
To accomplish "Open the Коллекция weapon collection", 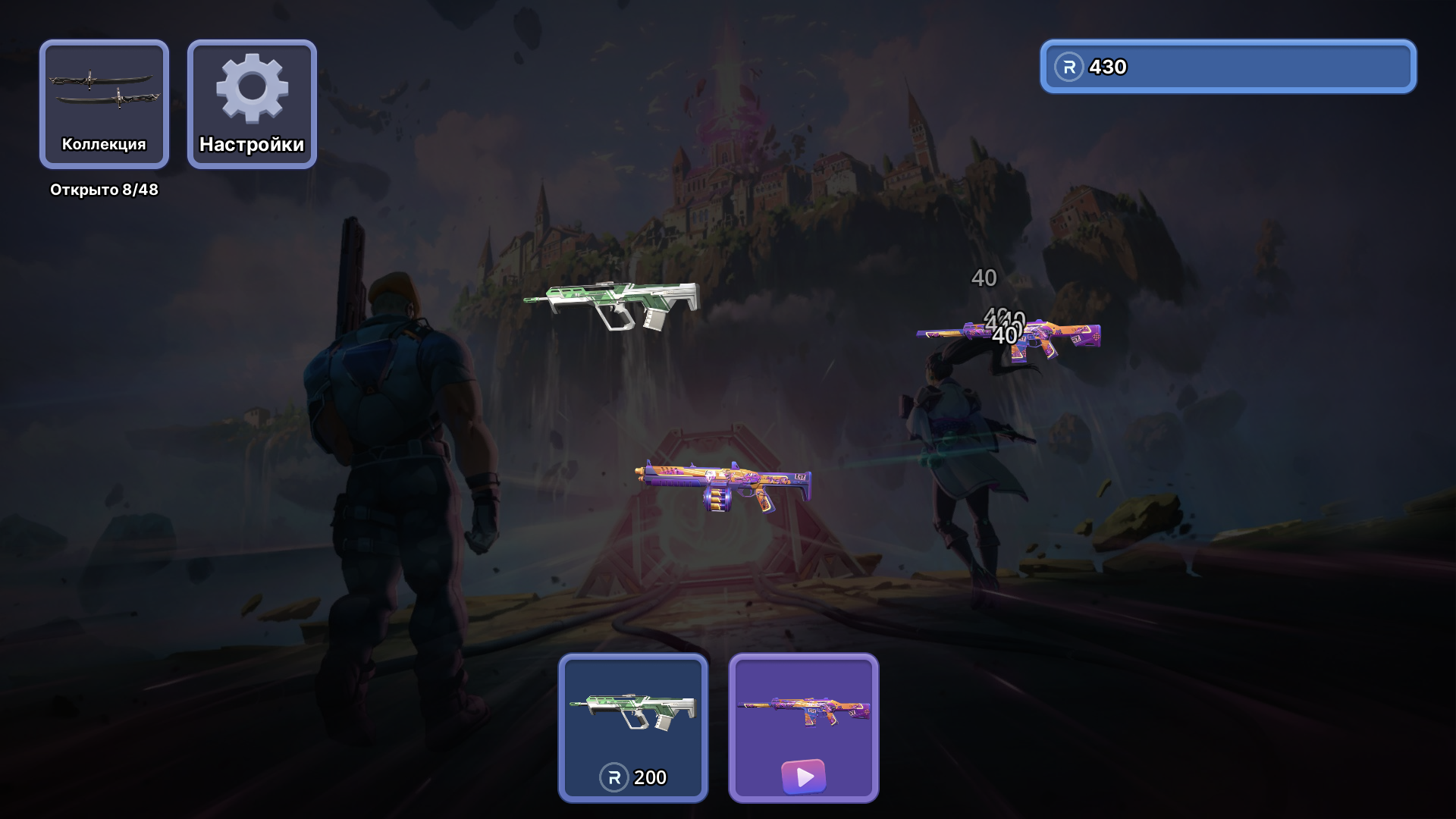I will 104,104.
